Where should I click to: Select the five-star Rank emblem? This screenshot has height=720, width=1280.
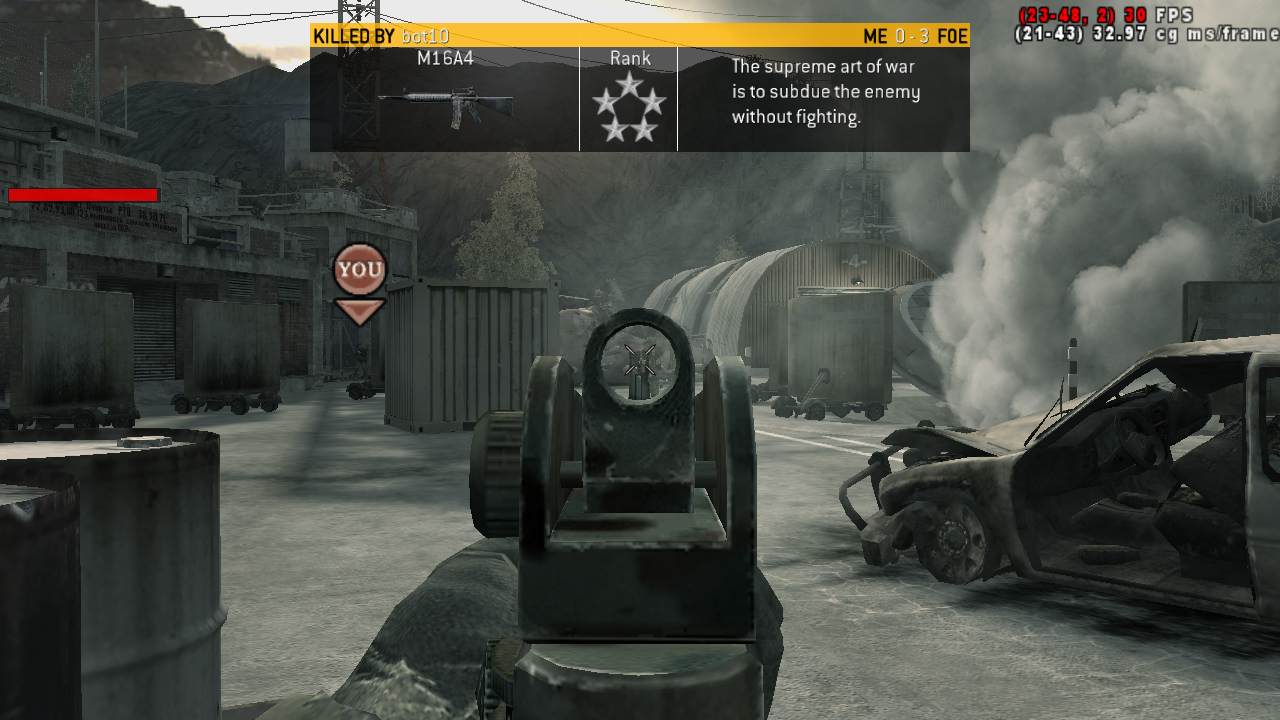click(629, 108)
